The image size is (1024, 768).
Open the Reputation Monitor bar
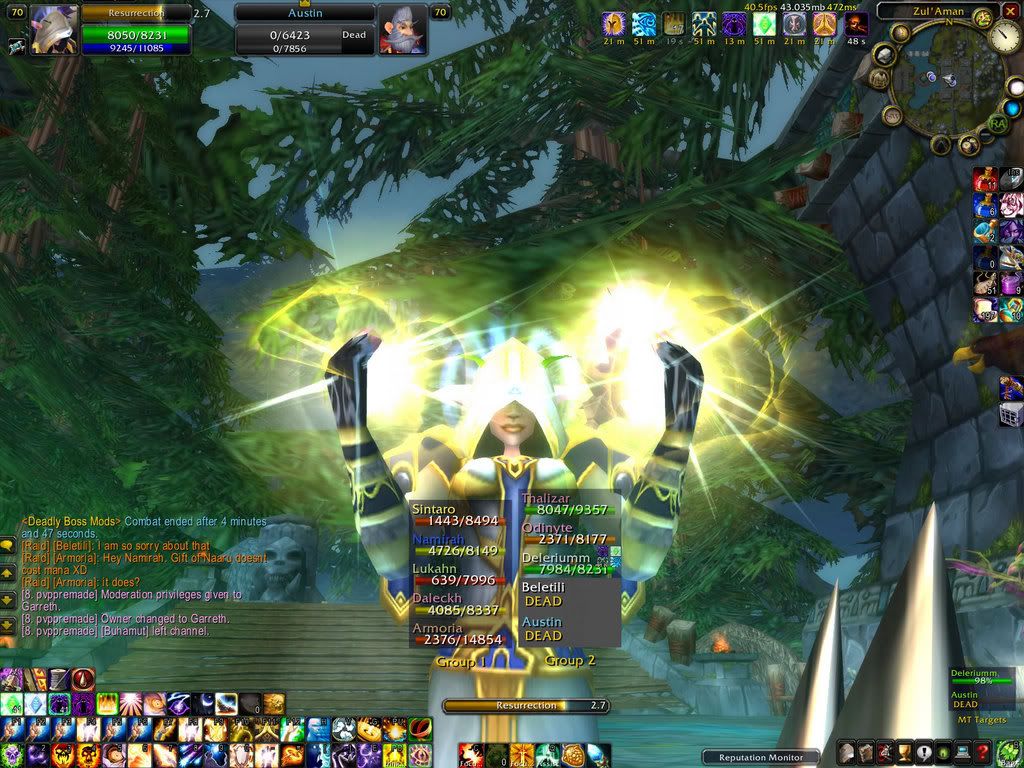tap(761, 757)
